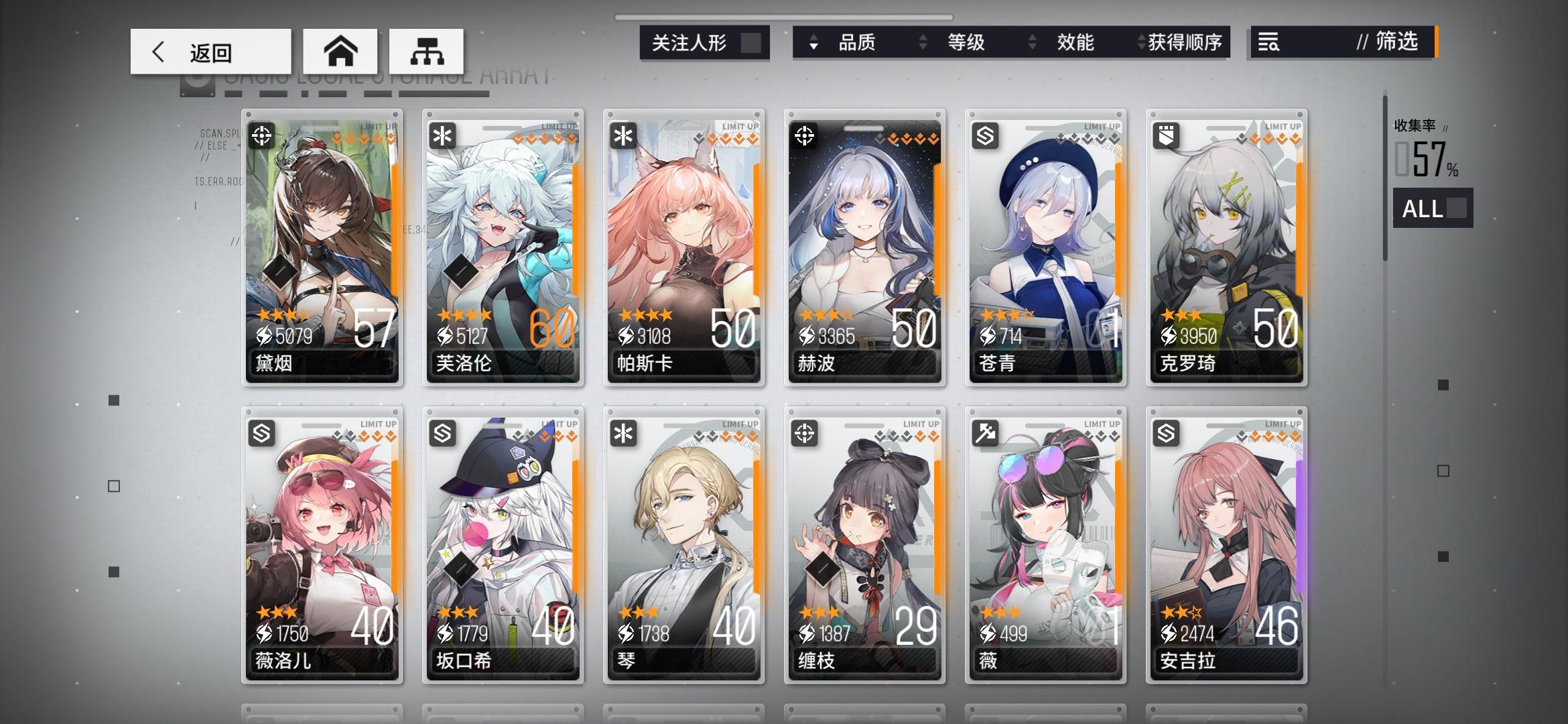Open the sort arrow next to 品质

(x=813, y=42)
